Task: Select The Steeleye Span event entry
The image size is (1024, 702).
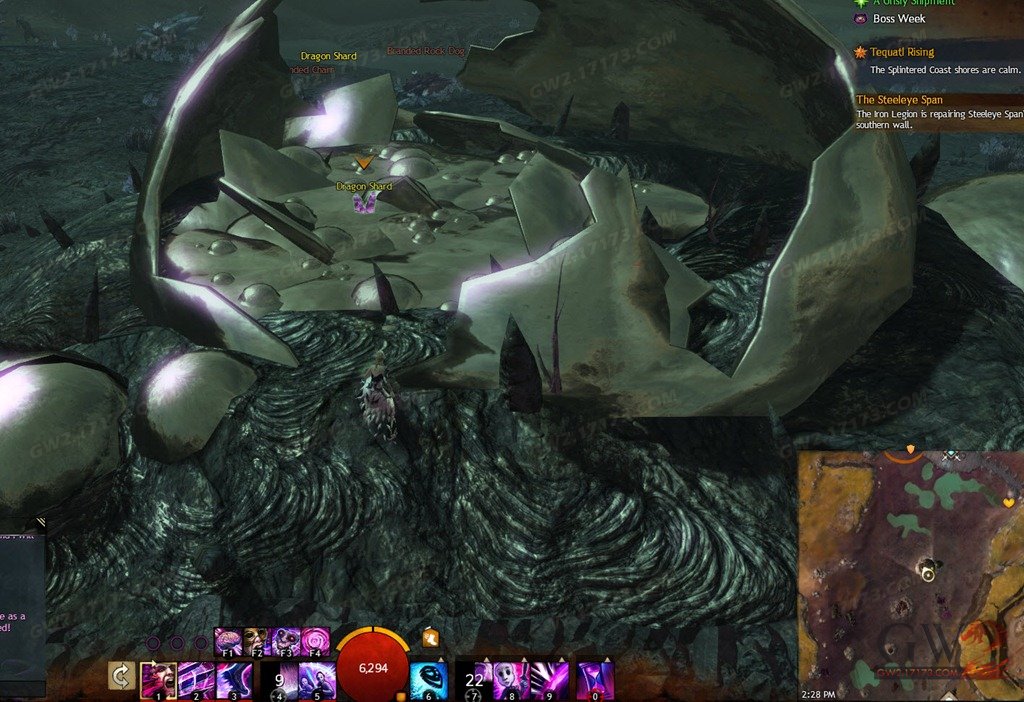Action: [900, 100]
